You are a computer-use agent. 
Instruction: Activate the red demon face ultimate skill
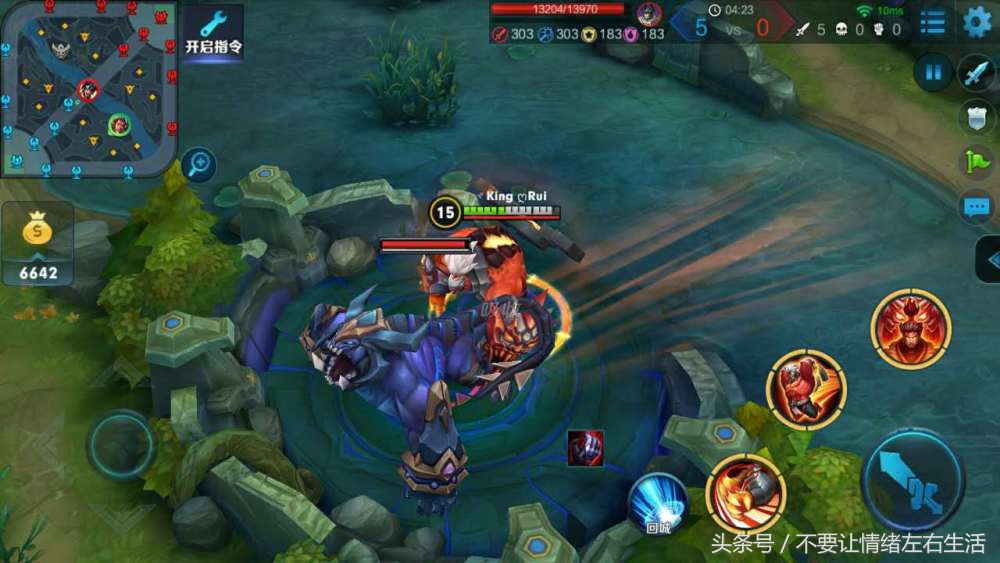point(910,329)
